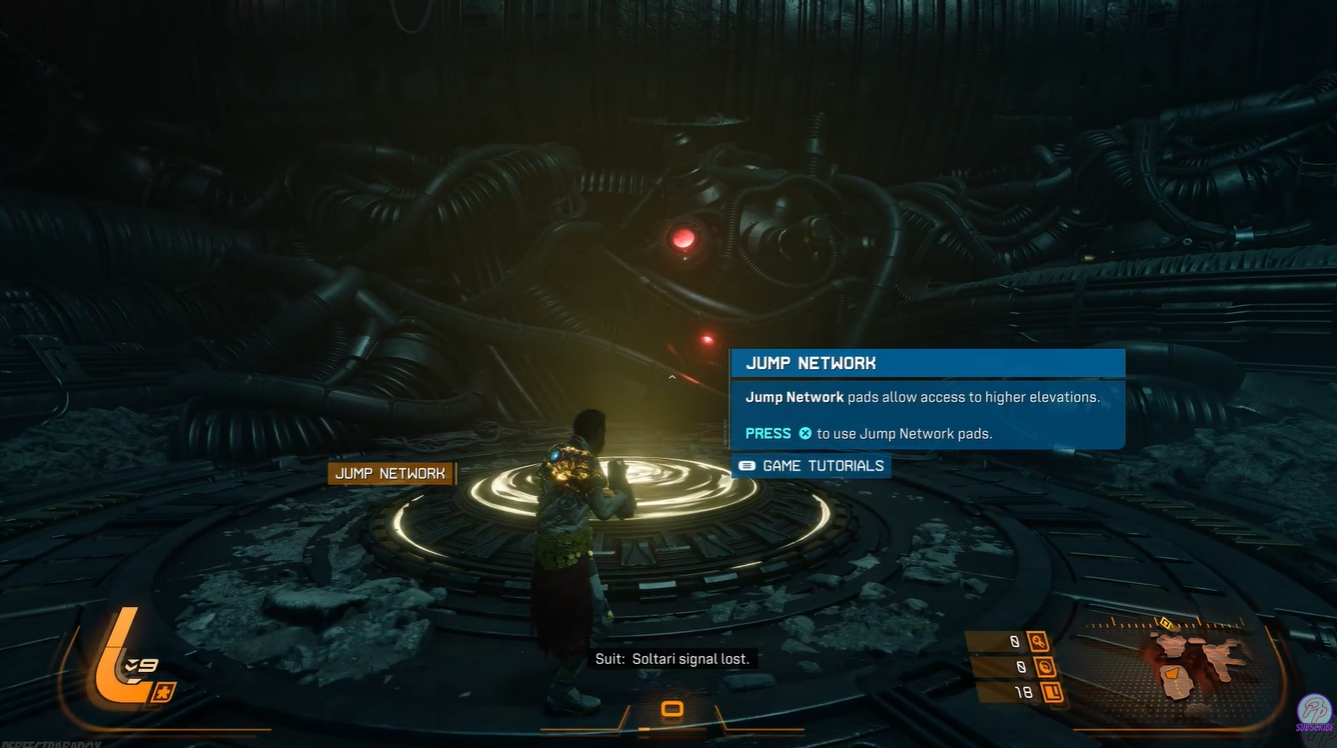Toggle the chevron indicator next to level 9
Image resolution: width=1337 pixels, height=748 pixels.
[130, 663]
